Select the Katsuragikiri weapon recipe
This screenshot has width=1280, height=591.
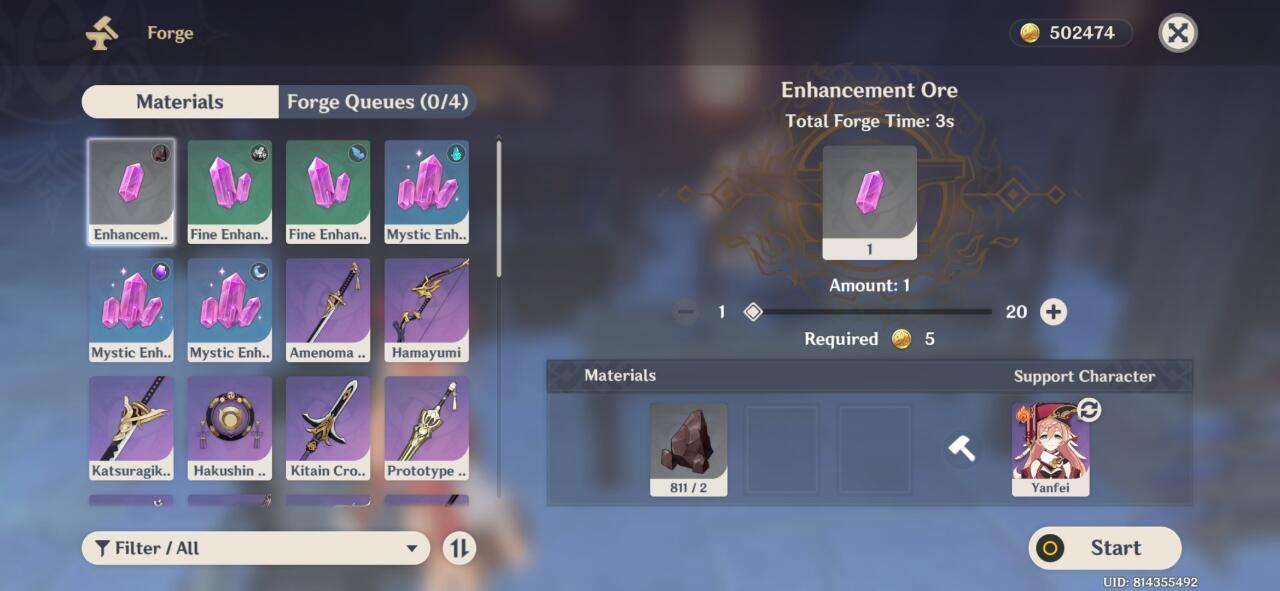(131, 427)
